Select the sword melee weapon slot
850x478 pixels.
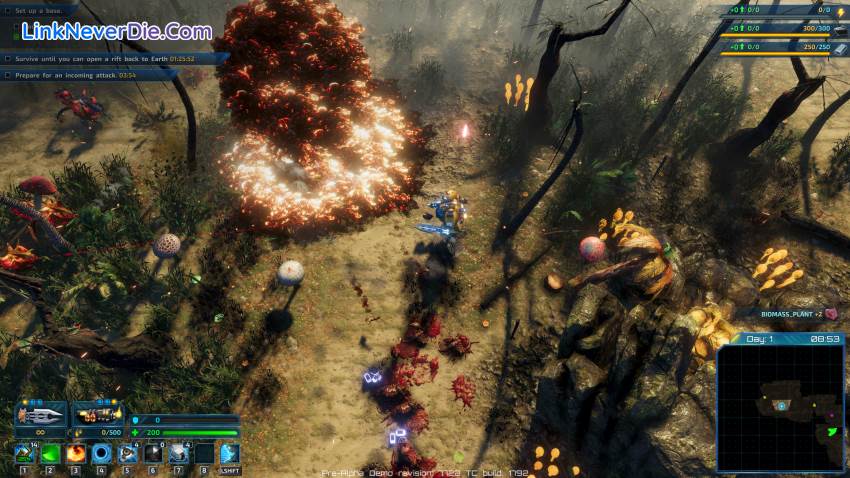coord(40,414)
